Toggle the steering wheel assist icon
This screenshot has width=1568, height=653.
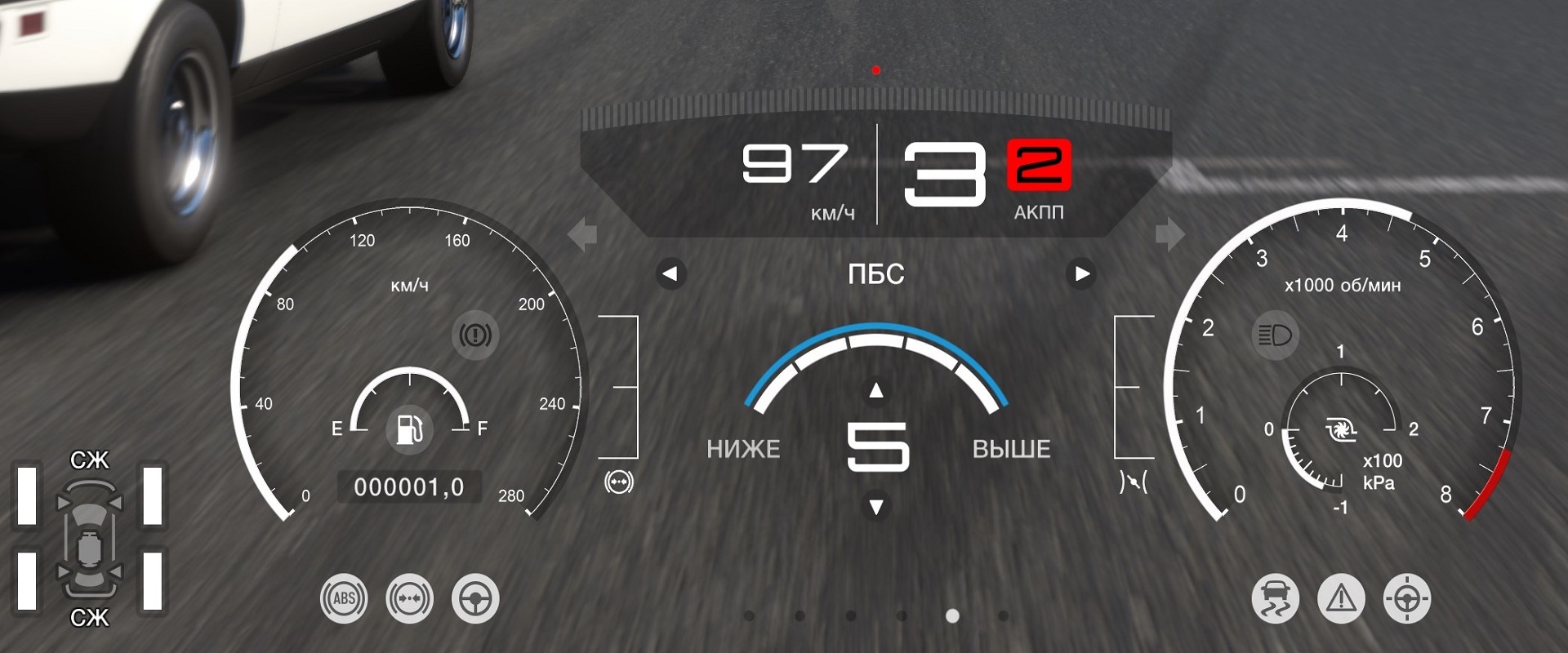pos(475,598)
